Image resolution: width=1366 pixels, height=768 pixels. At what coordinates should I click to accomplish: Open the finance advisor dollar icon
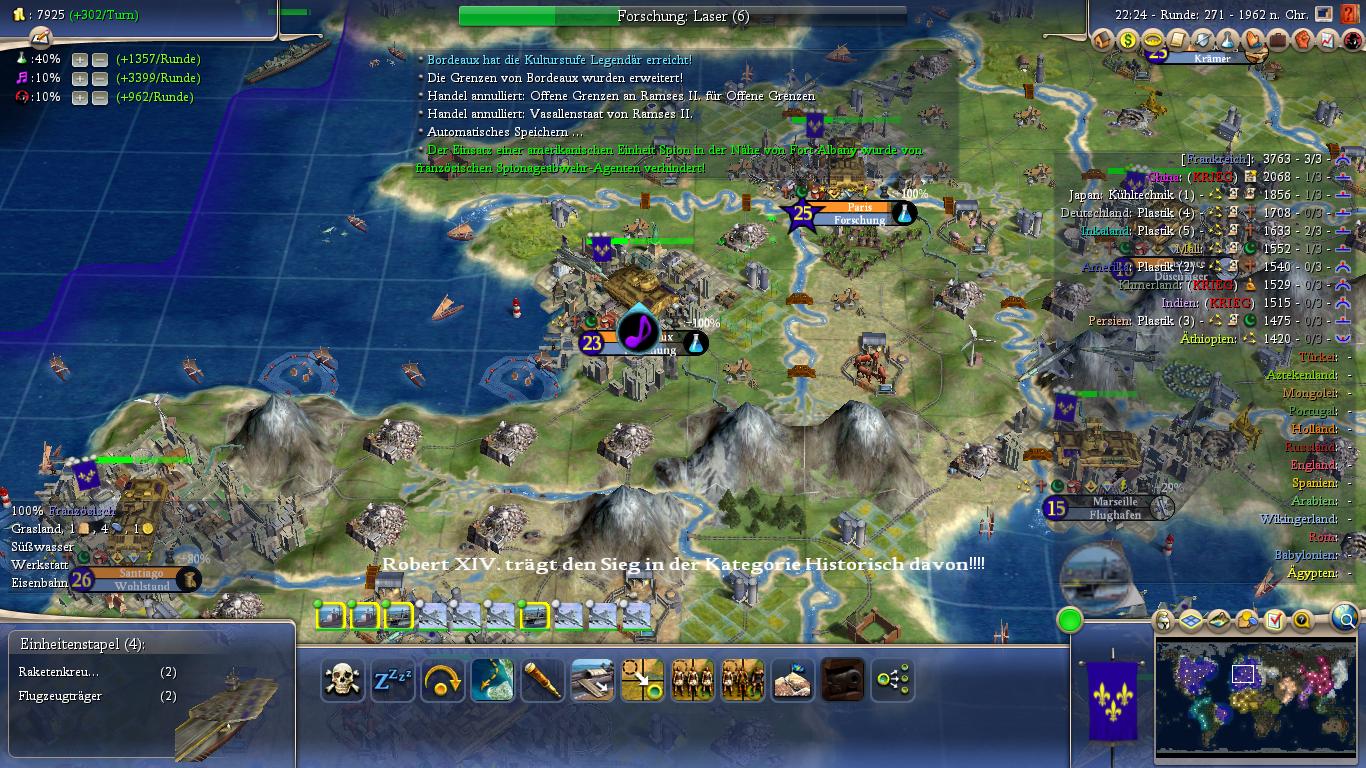[1128, 41]
